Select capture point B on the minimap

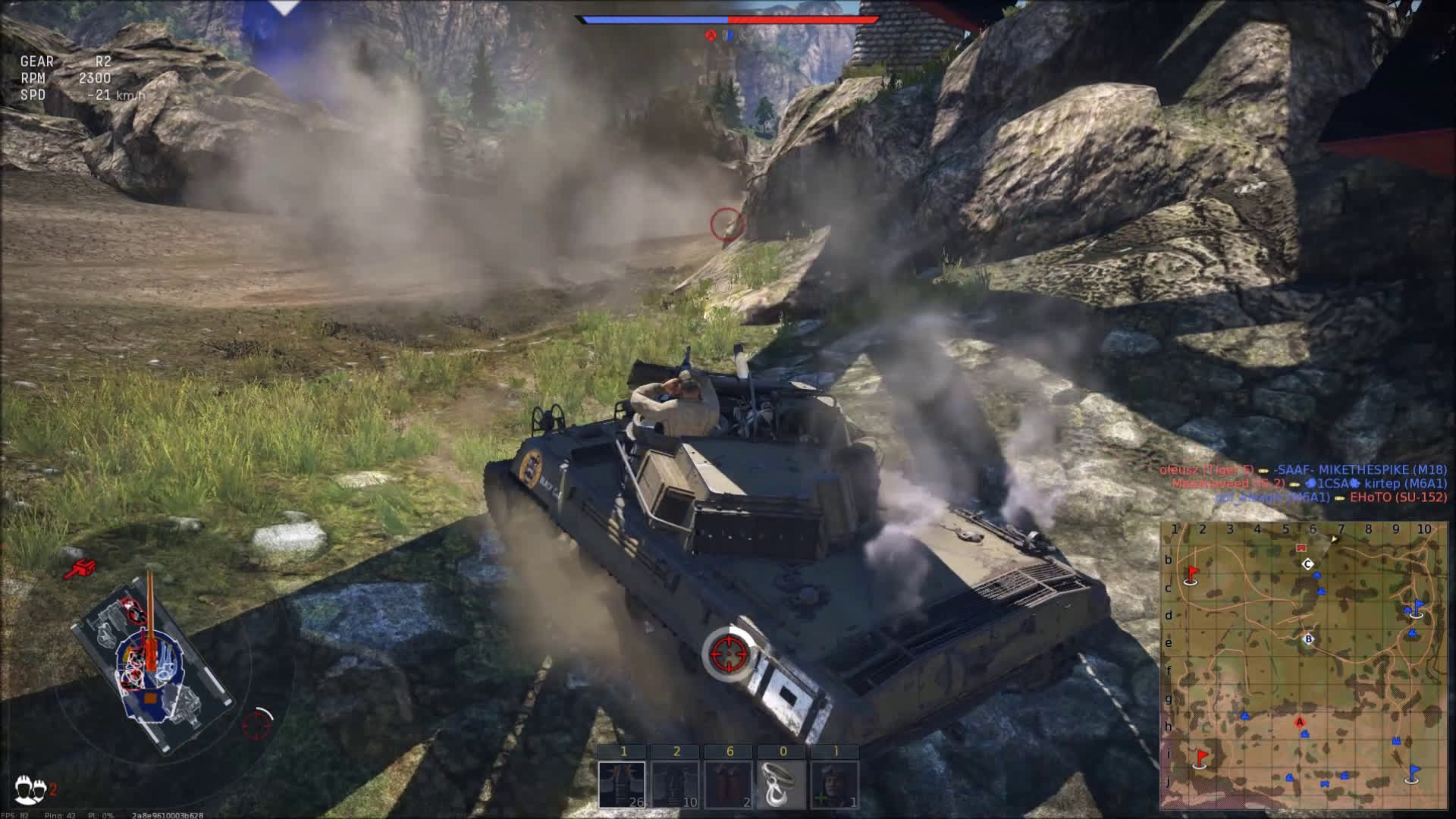[1308, 639]
